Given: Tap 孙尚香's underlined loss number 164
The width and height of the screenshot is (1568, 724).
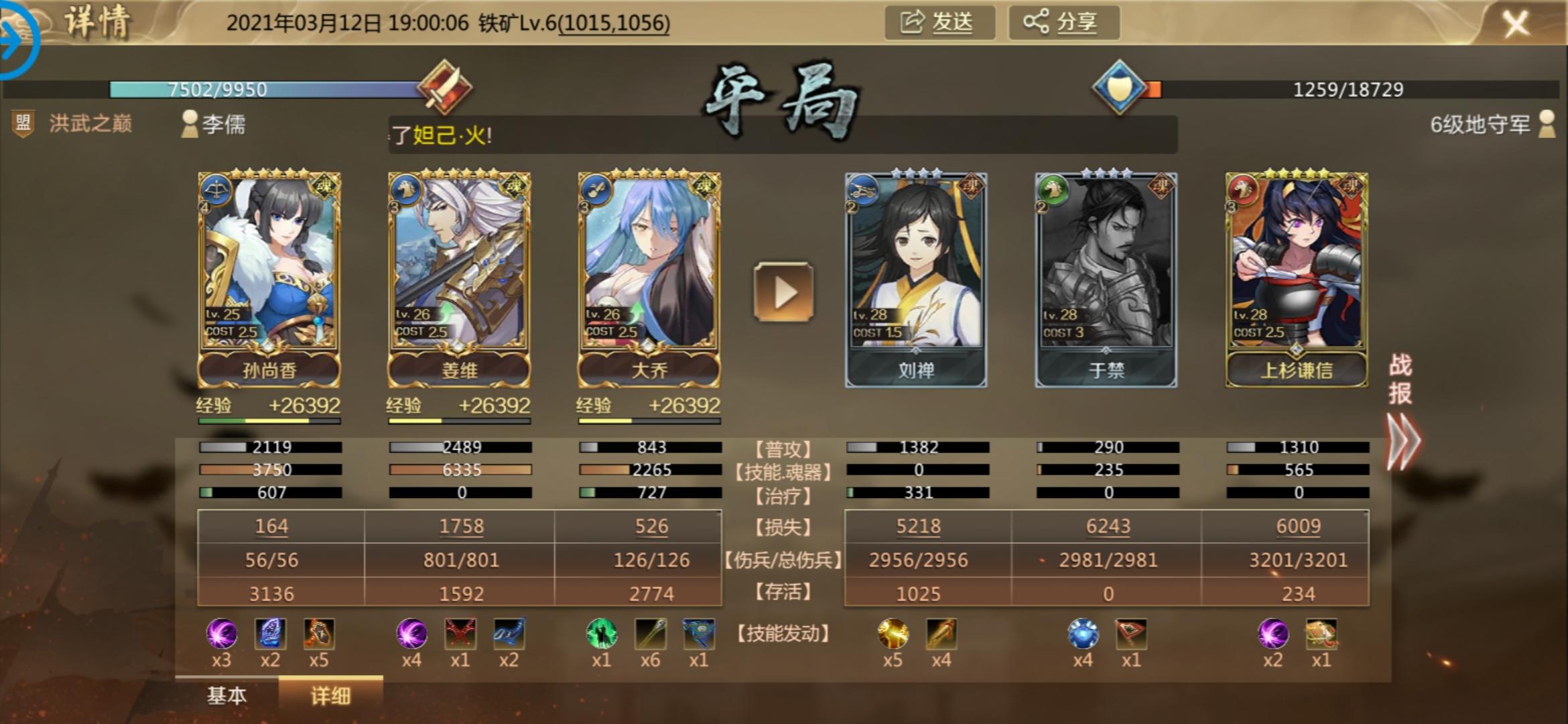Looking at the screenshot, I should click(x=271, y=526).
